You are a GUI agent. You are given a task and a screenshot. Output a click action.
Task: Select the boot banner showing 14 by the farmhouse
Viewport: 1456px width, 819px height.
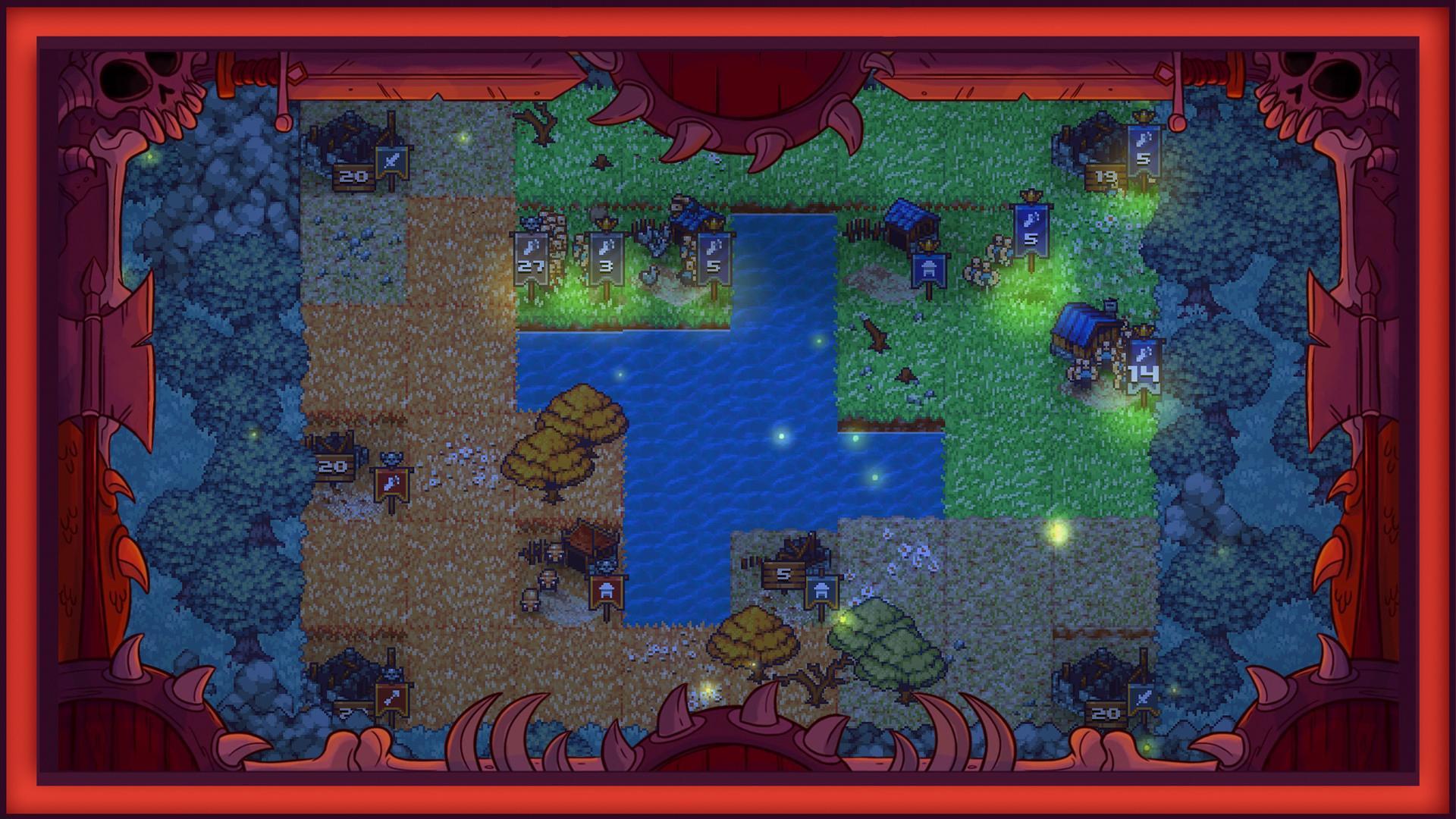pos(1144,362)
